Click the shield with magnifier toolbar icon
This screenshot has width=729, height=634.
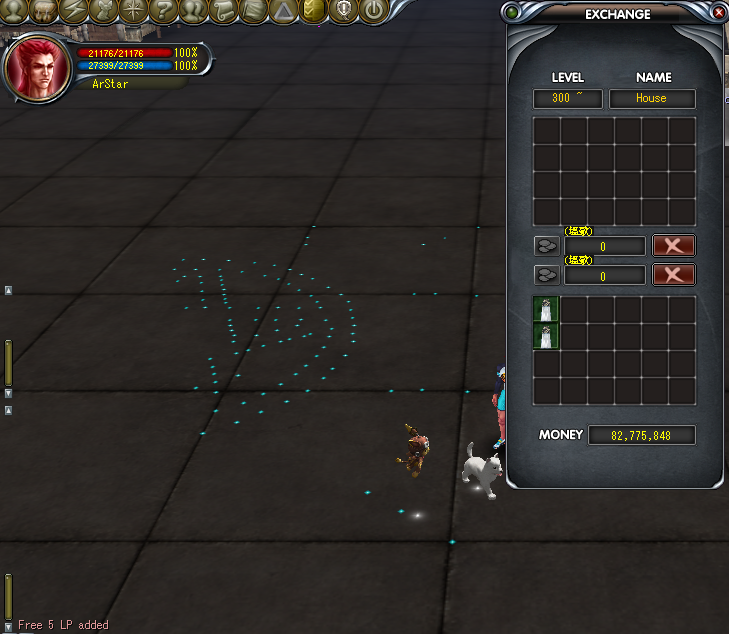point(344,11)
